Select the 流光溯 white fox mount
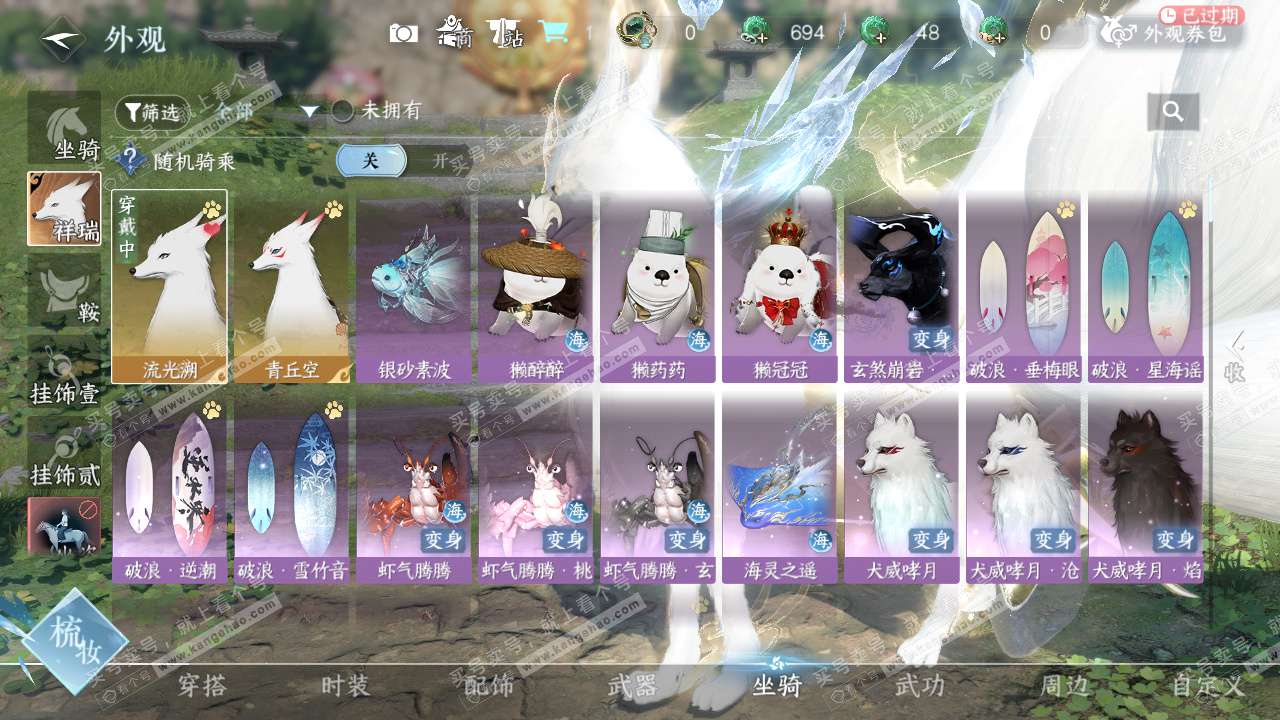The height and width of the screenshot is (720, 1280). 169,286
